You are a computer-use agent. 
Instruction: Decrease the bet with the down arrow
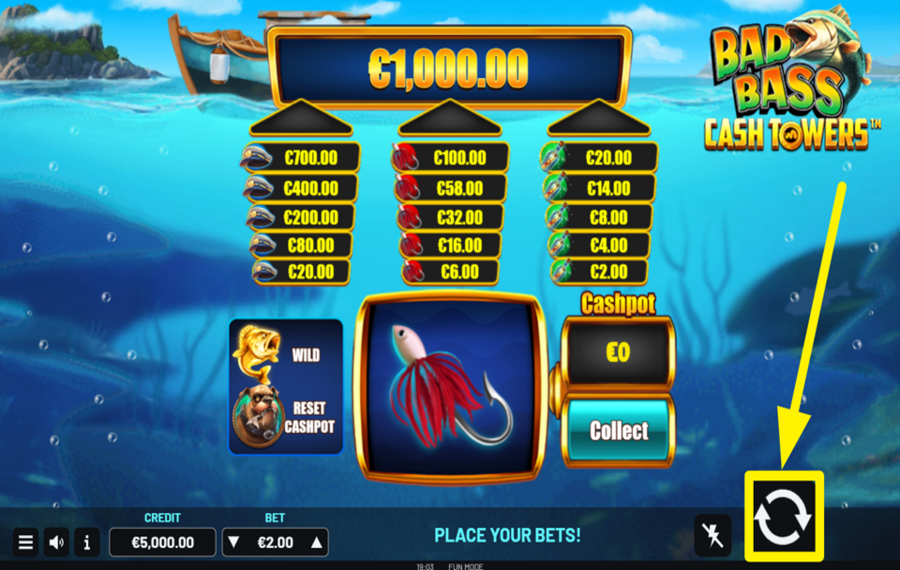click(x=234, y=543)
